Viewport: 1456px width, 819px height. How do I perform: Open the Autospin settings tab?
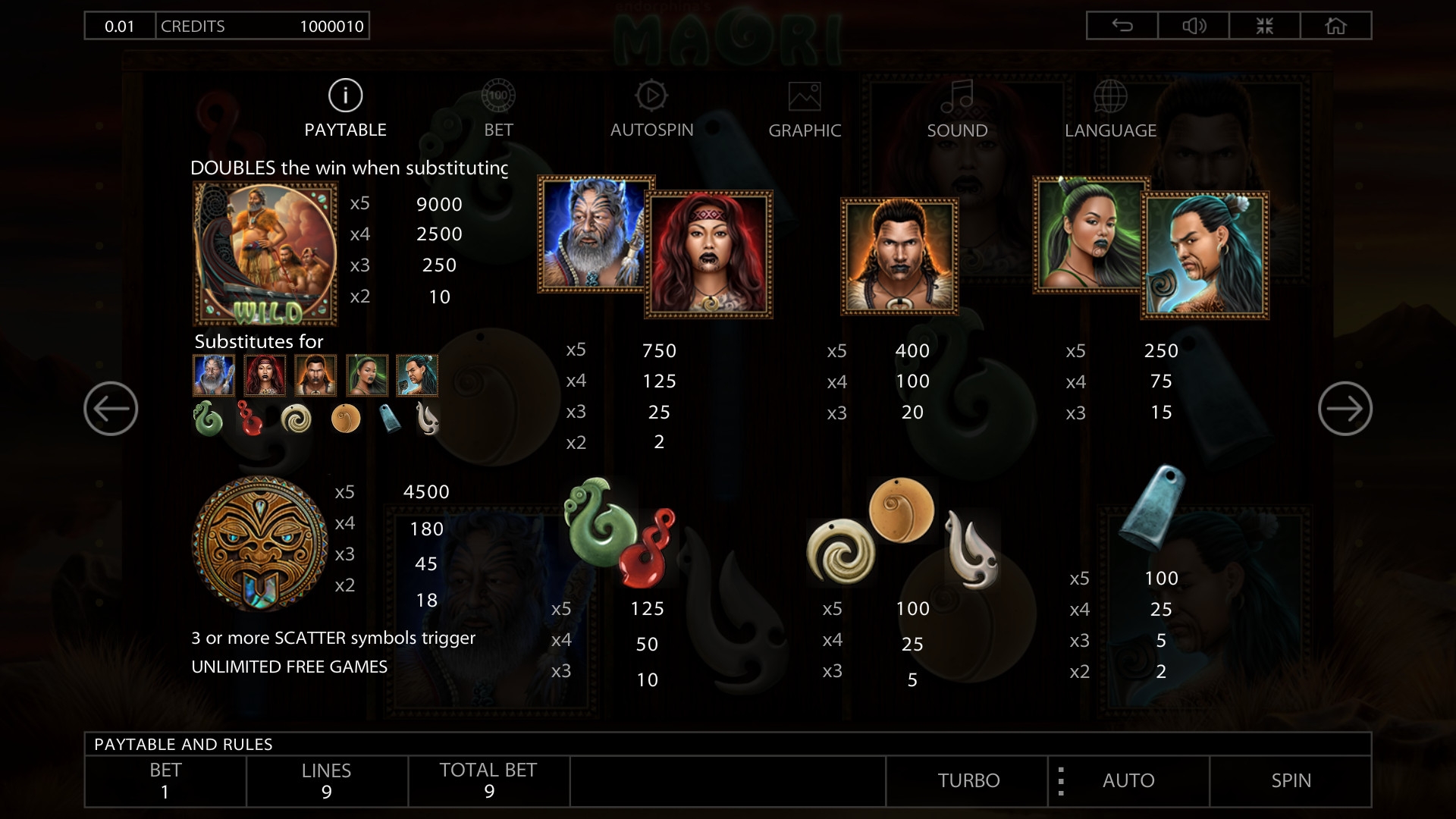(x=651, y=109)
